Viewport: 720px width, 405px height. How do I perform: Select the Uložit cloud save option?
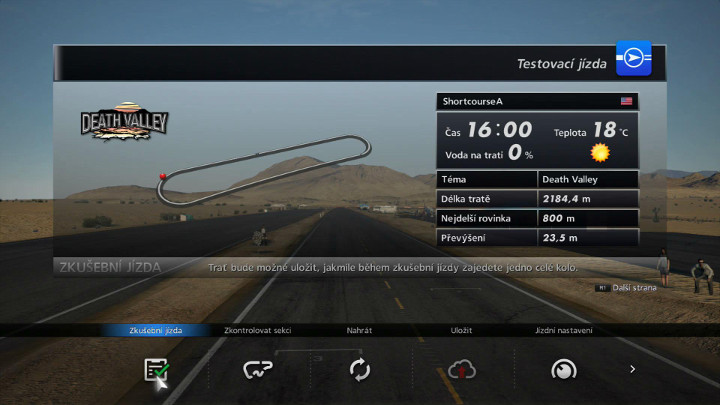(x=461, y=369)
